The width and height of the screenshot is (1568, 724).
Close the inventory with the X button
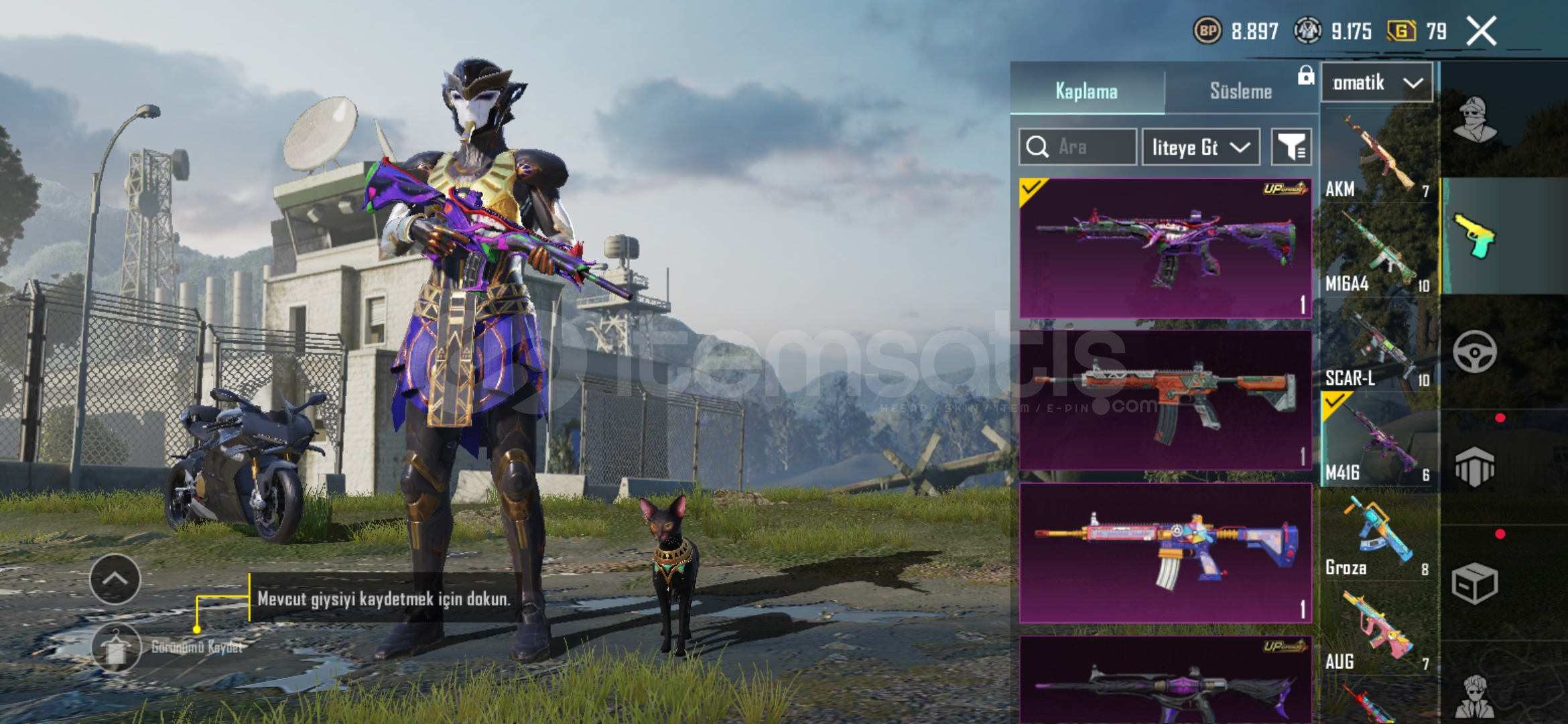click(x=1481, y=32)
